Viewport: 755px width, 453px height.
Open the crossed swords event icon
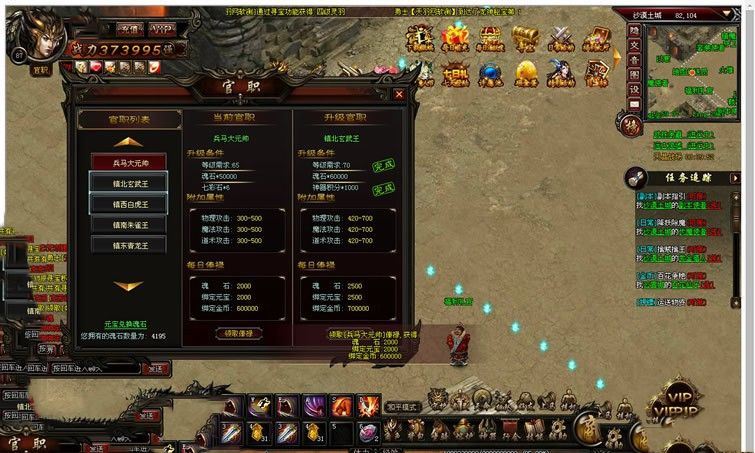pos(561,38)
